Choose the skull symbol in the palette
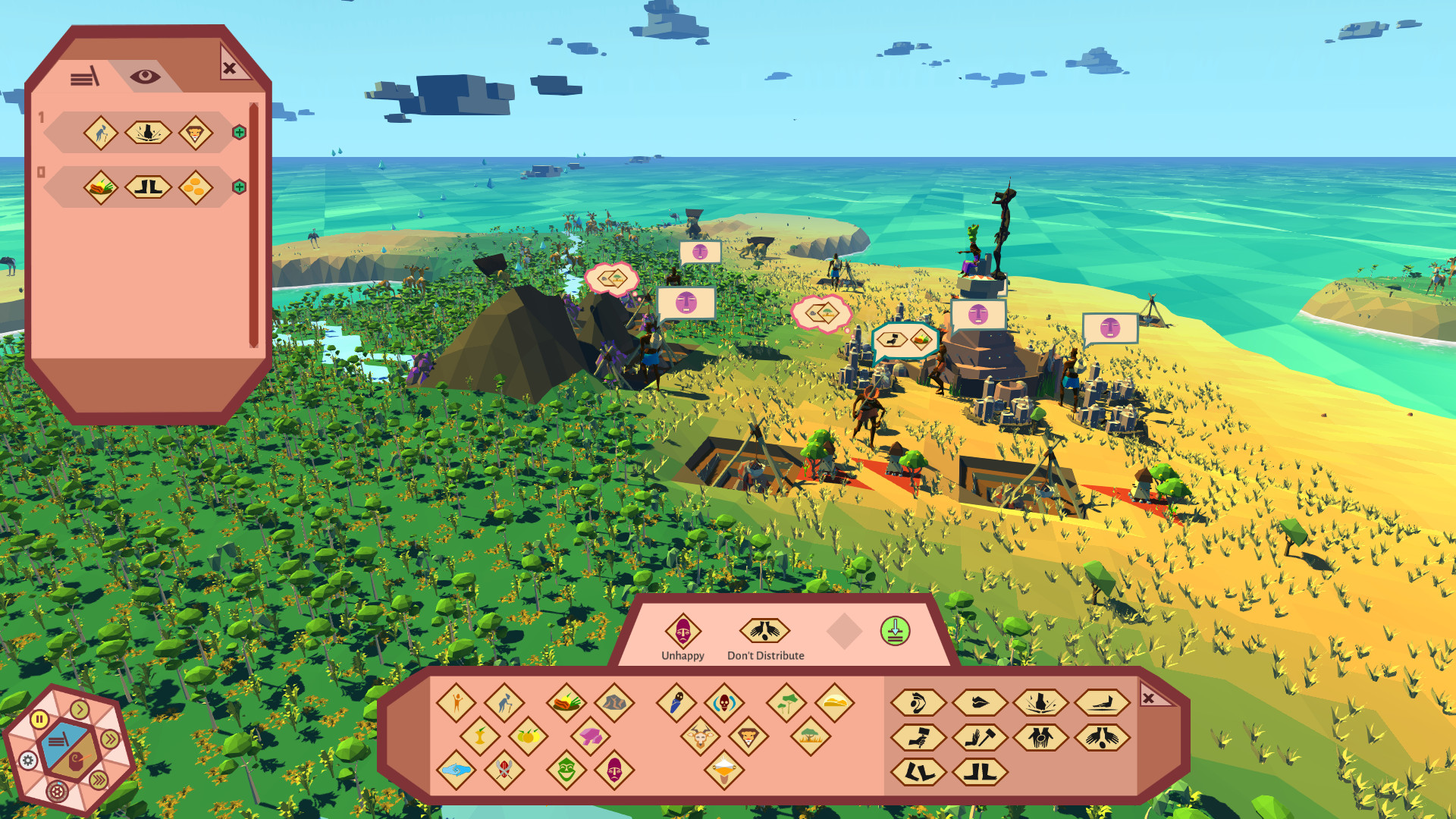Image resolution: width=1456 pixels, height=819 pixels. (x=724, y=704)
